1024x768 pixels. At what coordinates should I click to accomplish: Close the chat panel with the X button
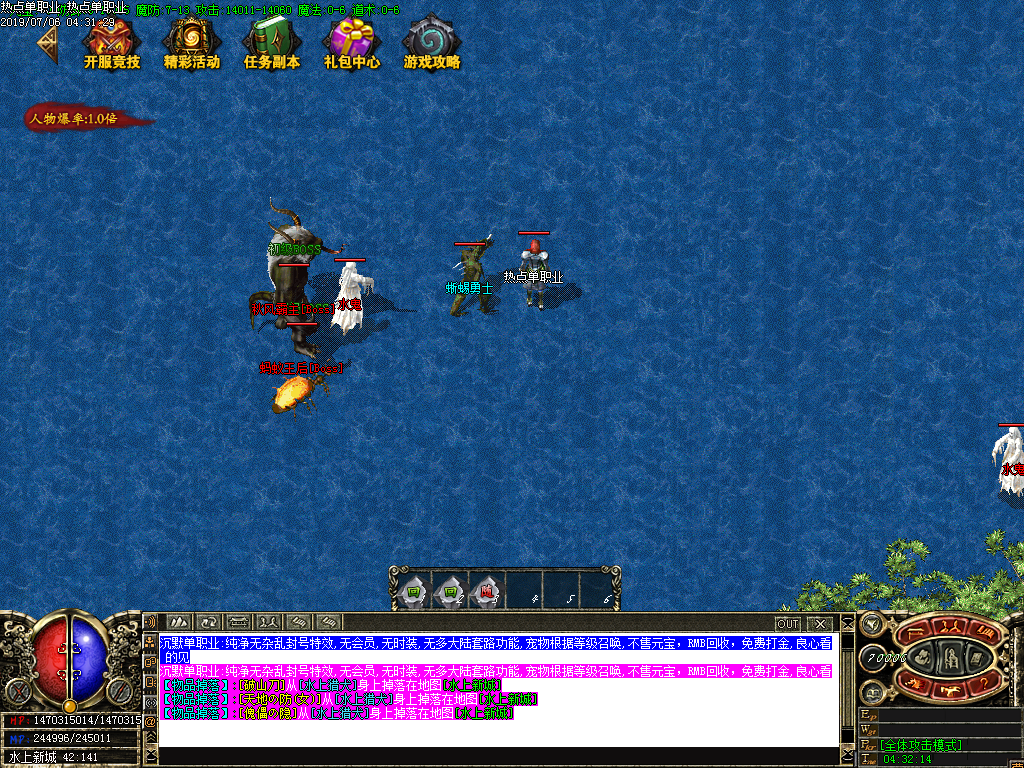click(x=819, y=624)
